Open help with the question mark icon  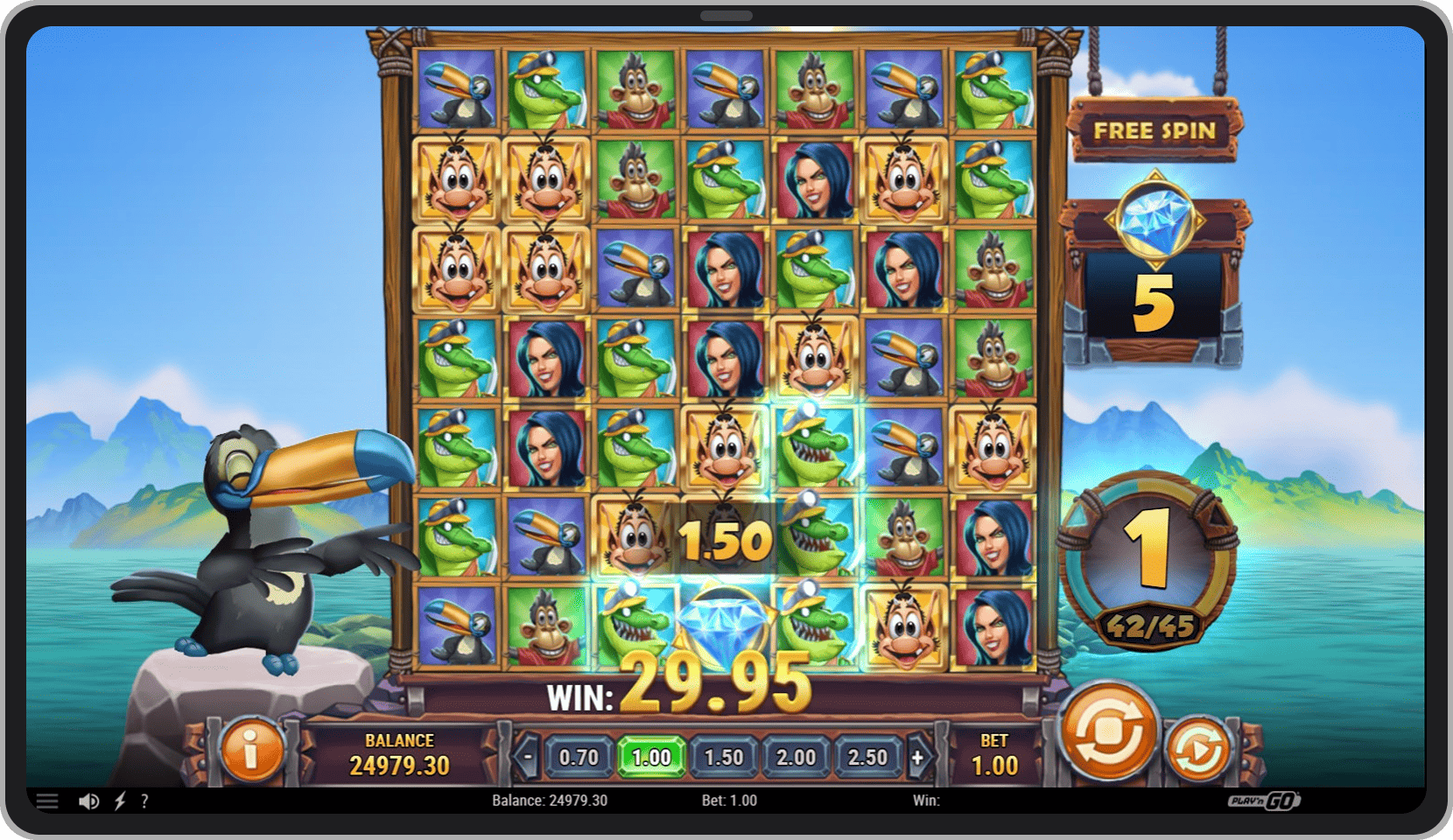pos(145,800)
